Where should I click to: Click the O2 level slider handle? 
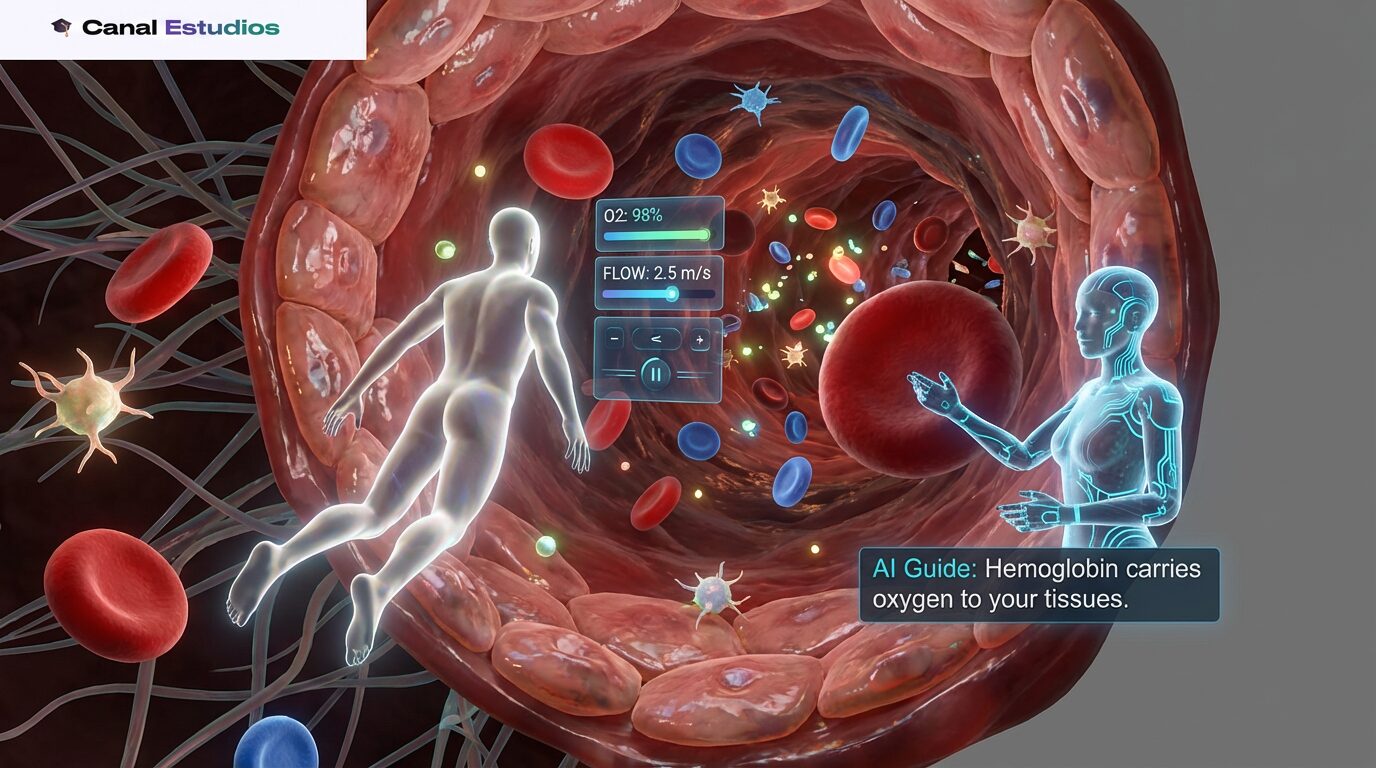click(704, 236)
